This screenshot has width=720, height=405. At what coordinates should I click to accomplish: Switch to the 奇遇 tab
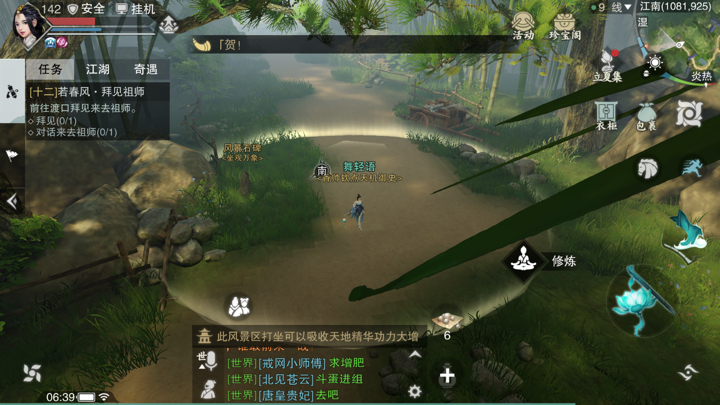[146, 70]
